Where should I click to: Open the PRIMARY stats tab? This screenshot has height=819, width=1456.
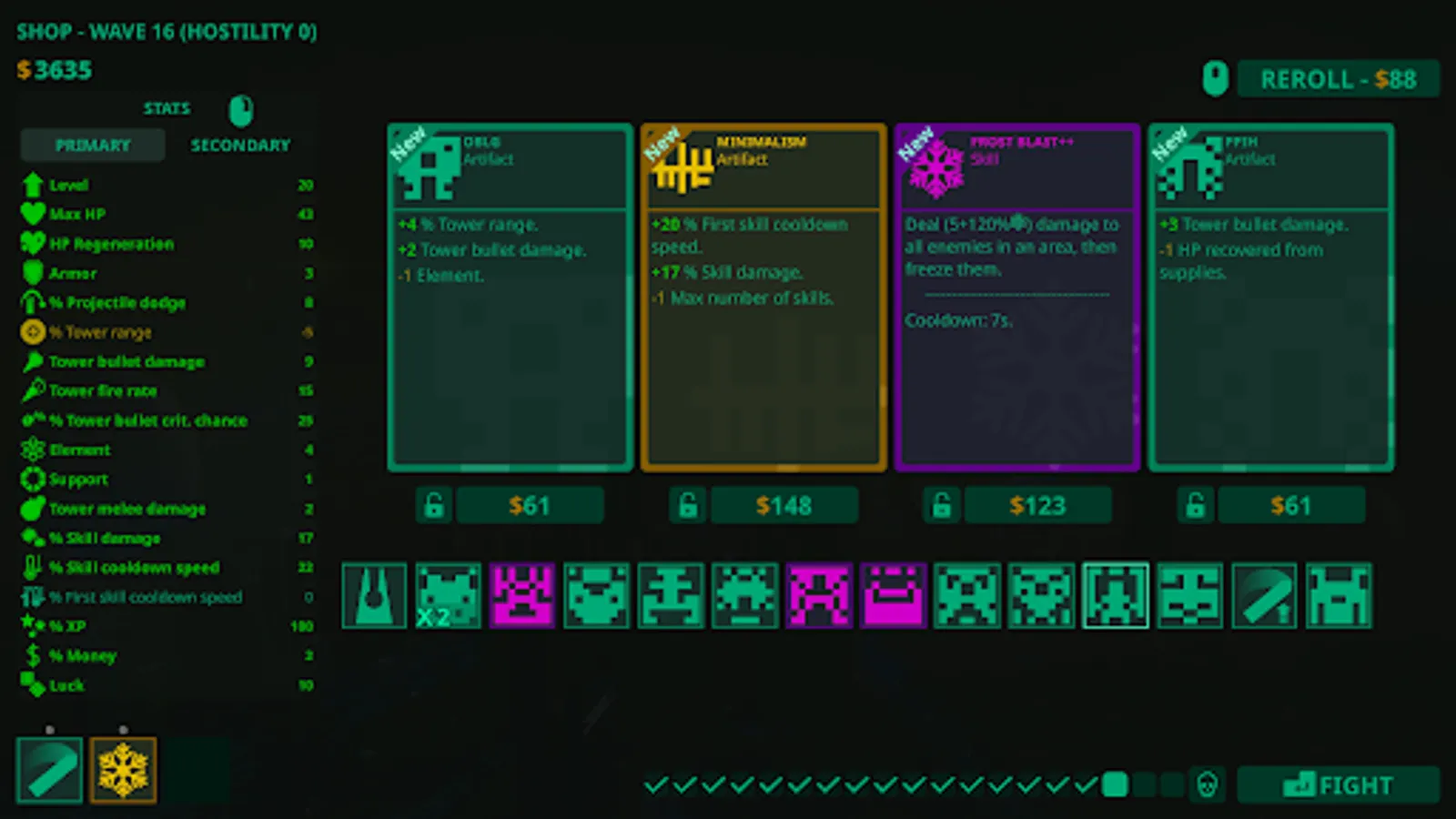92,144
